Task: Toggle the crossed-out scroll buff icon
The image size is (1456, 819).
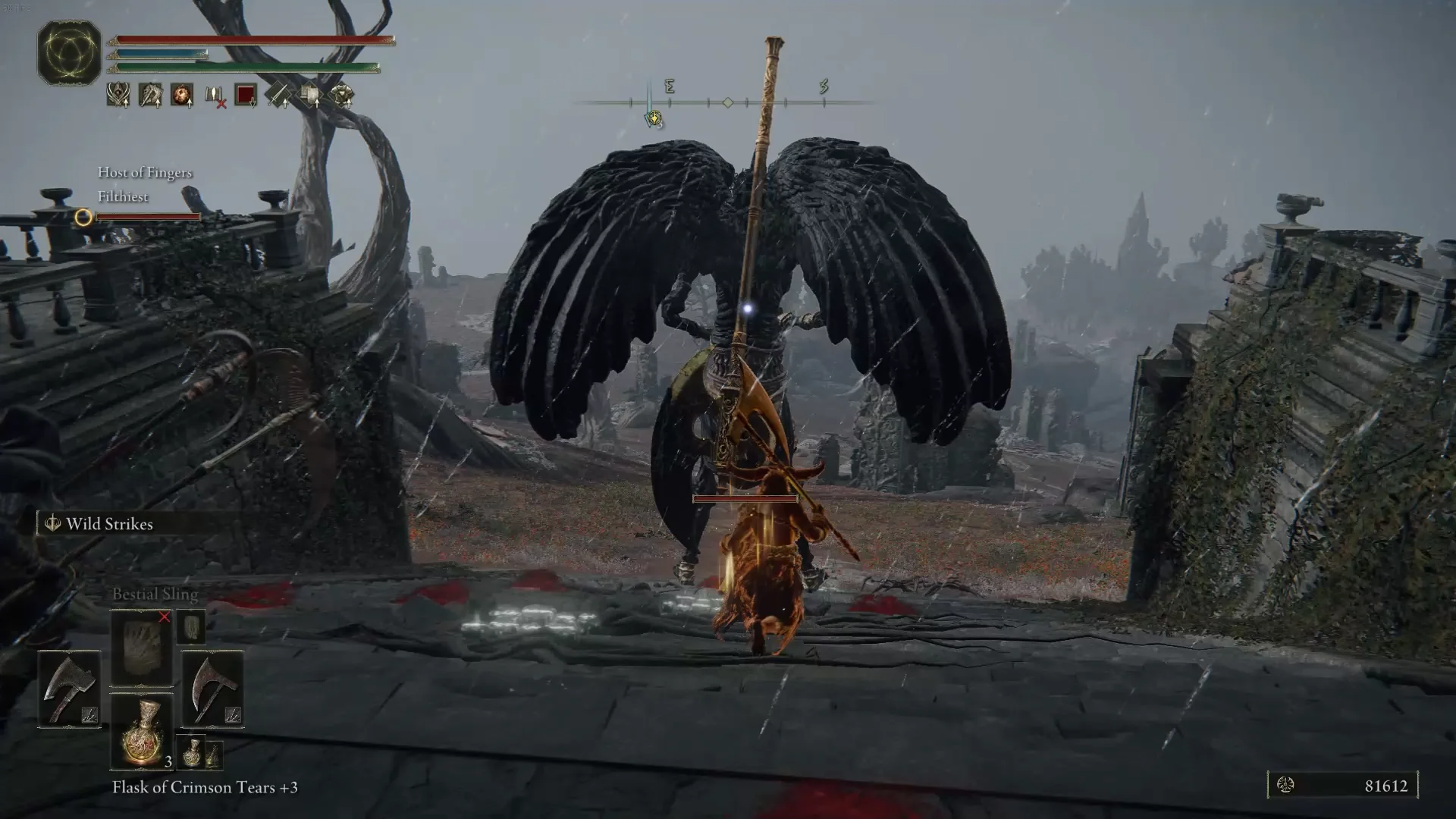Action: click(x=214, y=95)
